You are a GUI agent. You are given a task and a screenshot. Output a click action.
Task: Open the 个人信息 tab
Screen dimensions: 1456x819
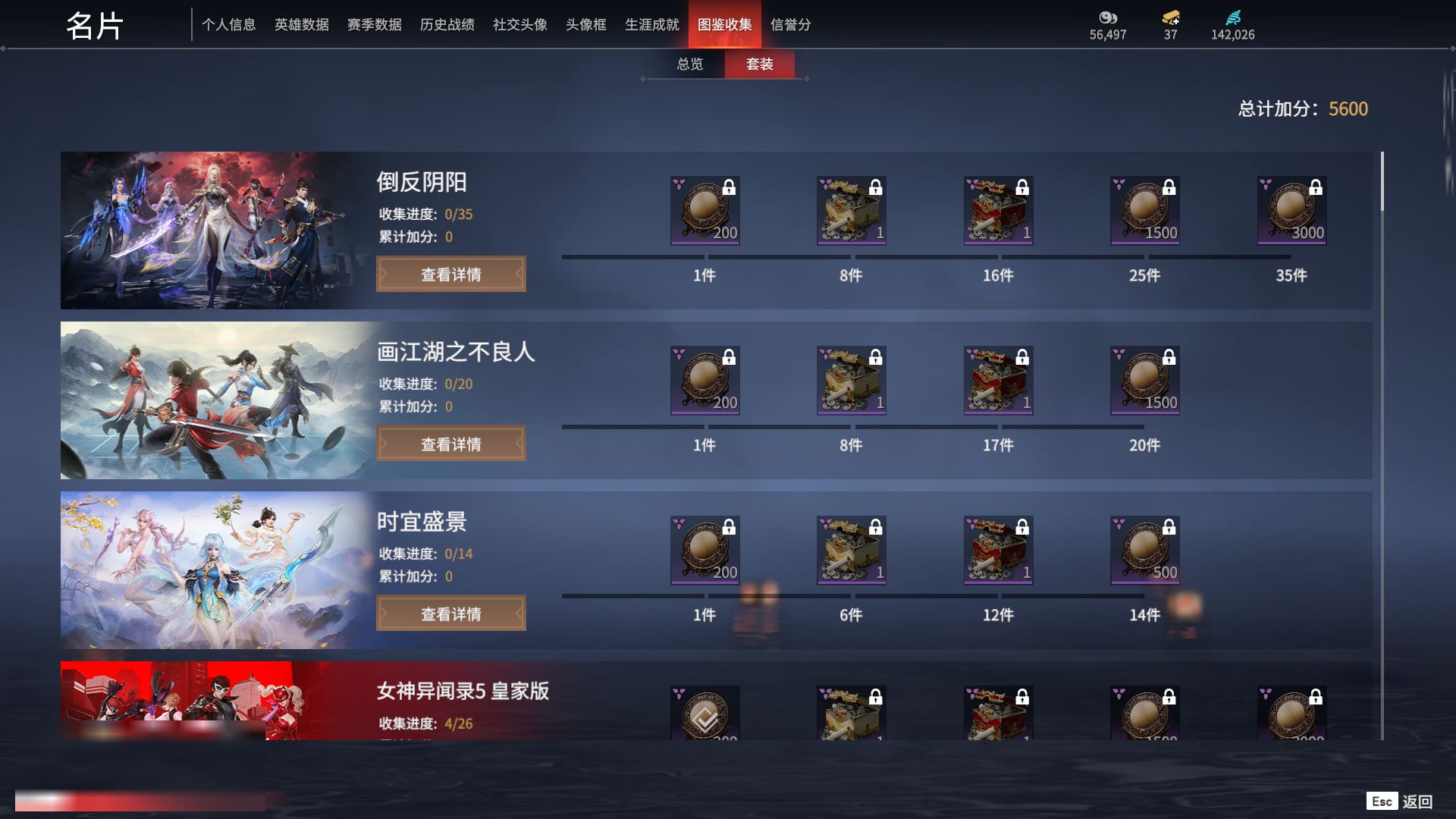[x=228, y=25]
